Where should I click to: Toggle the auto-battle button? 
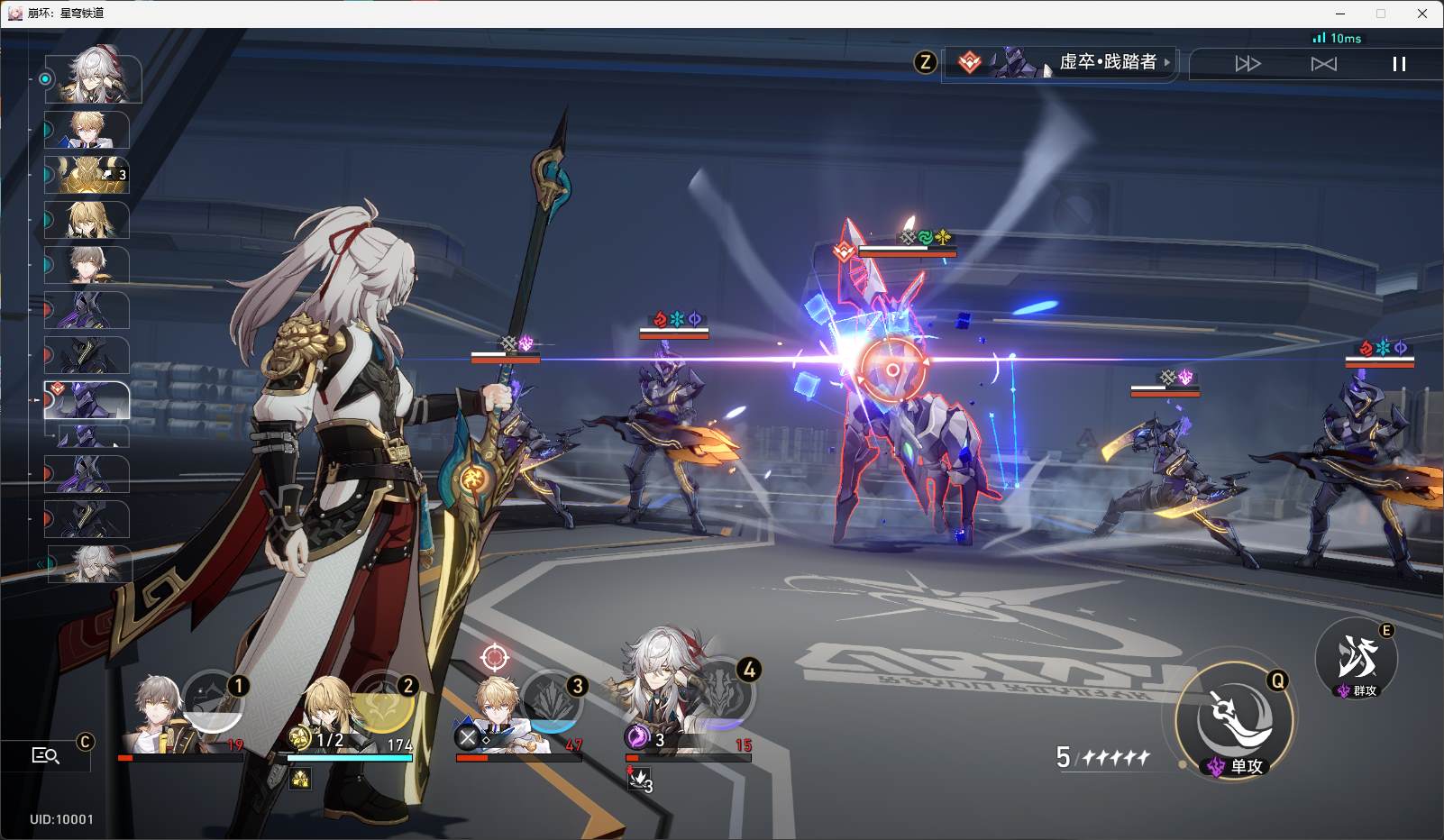[1323, 64]
